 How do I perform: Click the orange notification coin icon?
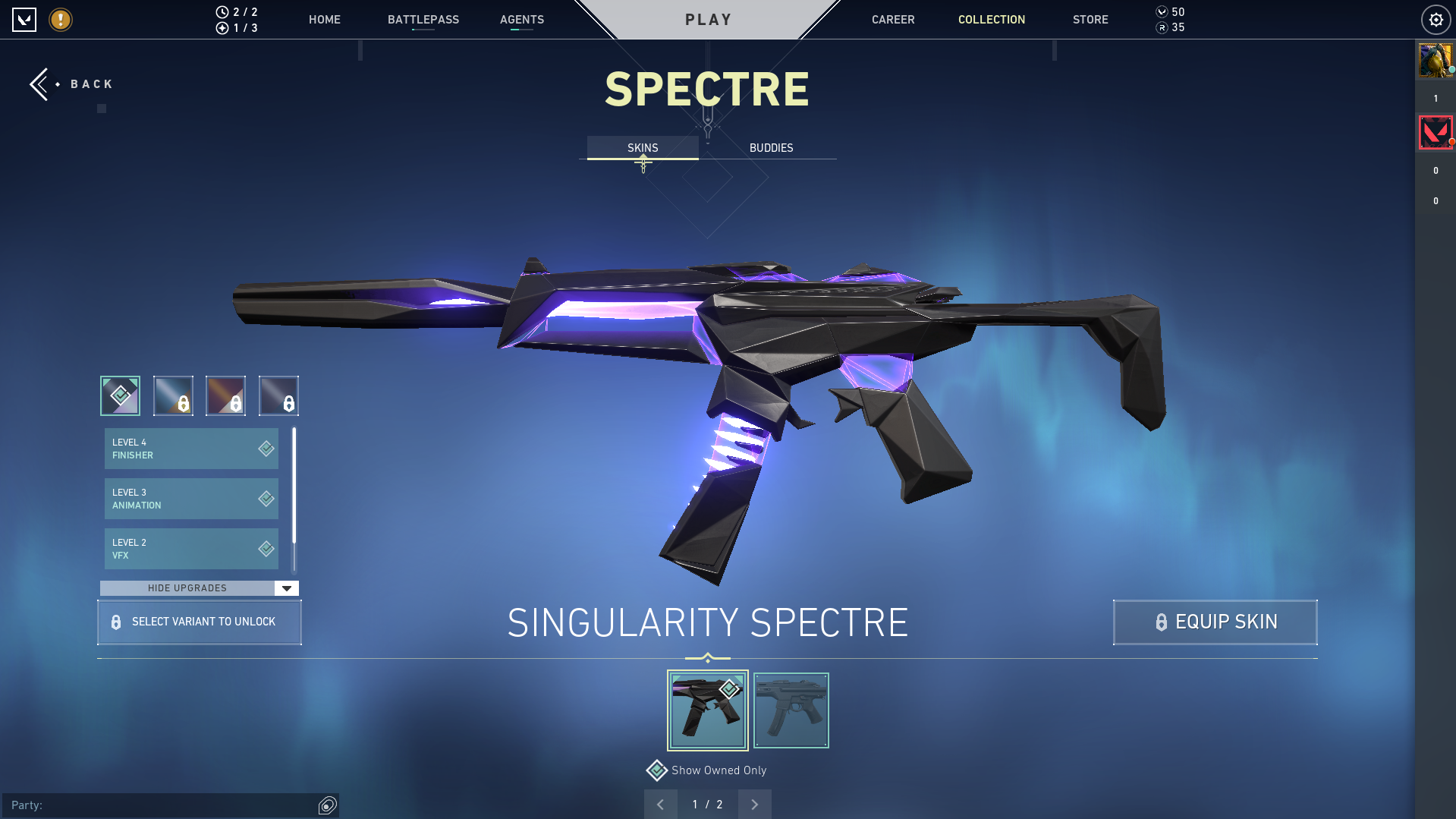coord(60,20)
